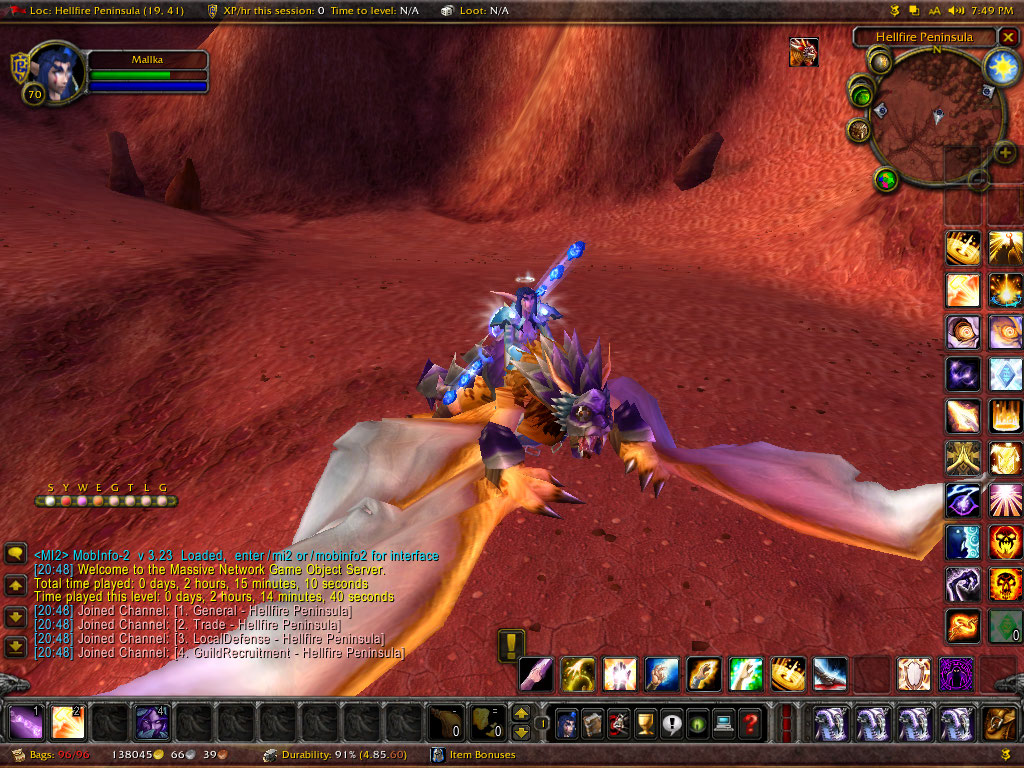The image size is (1024, 768).
Task: Open the chat menu speech bubble button
Action: tap(16, 553)
